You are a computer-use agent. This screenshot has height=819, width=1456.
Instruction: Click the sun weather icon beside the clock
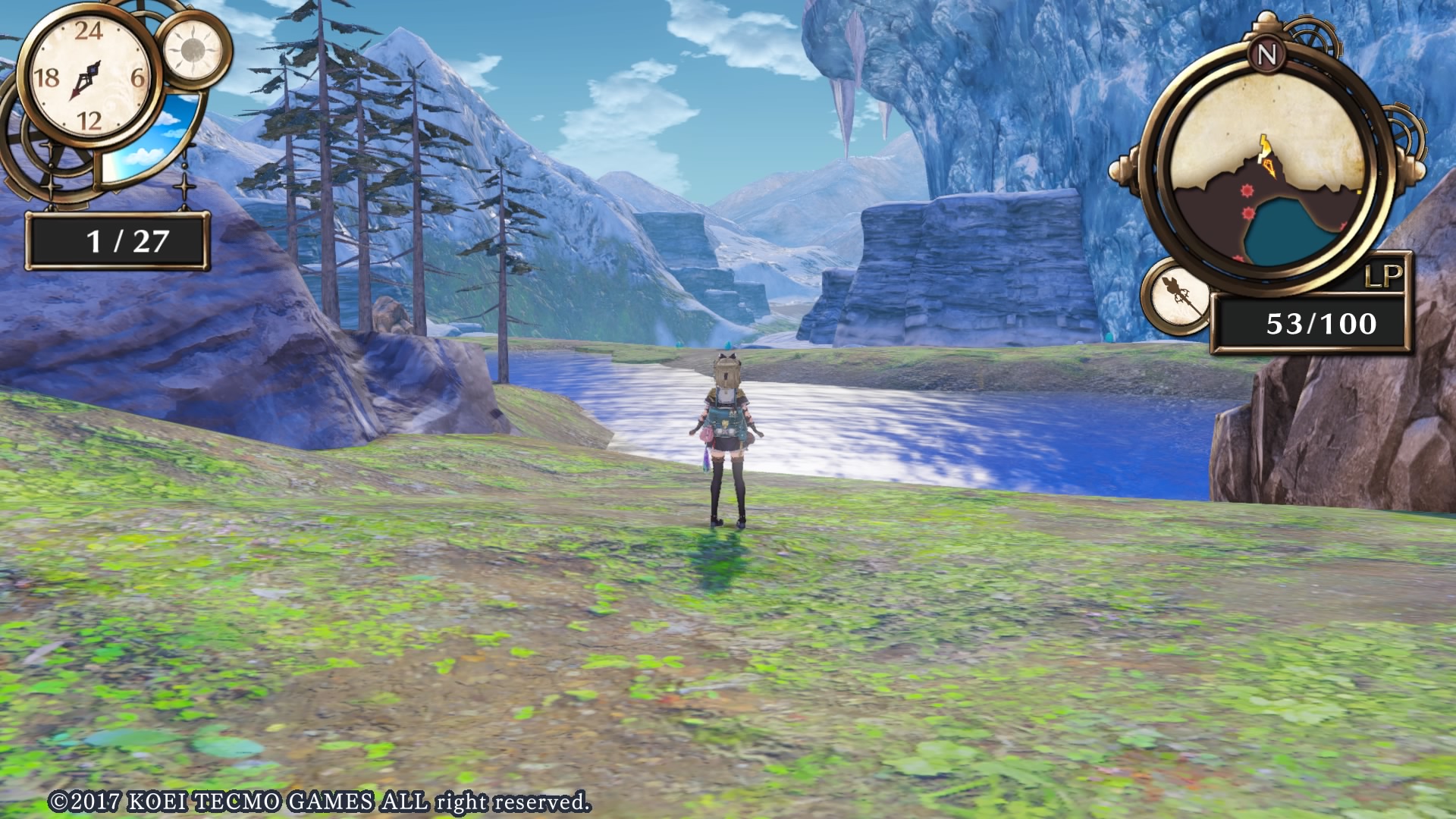tap(194, 52)
